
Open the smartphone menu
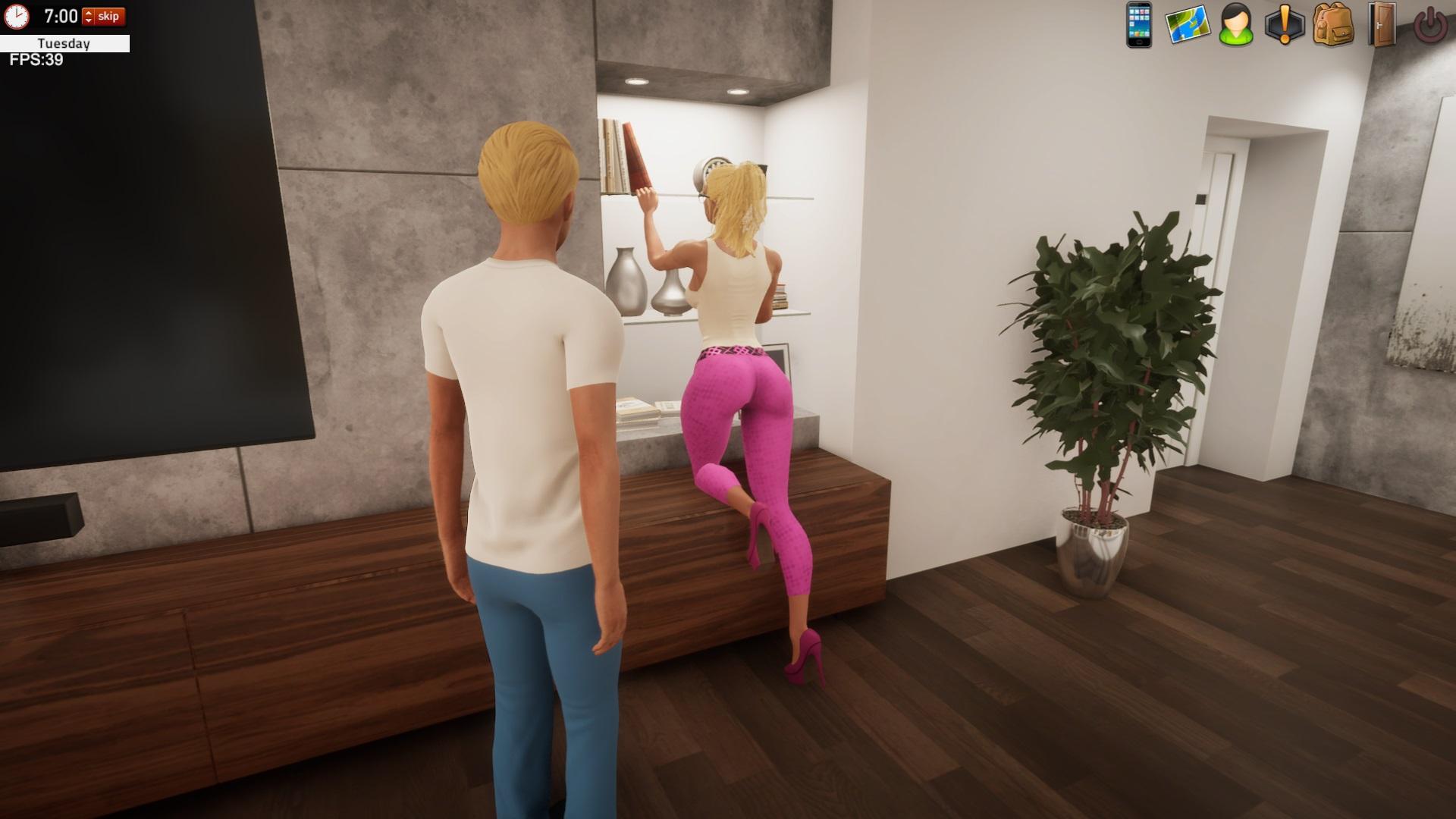pos(1138,25)
